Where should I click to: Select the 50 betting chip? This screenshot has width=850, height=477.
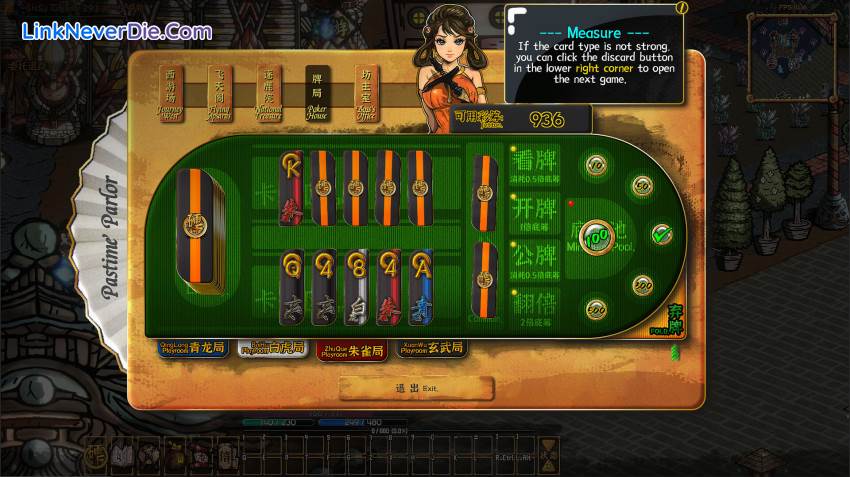pos(641,186)
